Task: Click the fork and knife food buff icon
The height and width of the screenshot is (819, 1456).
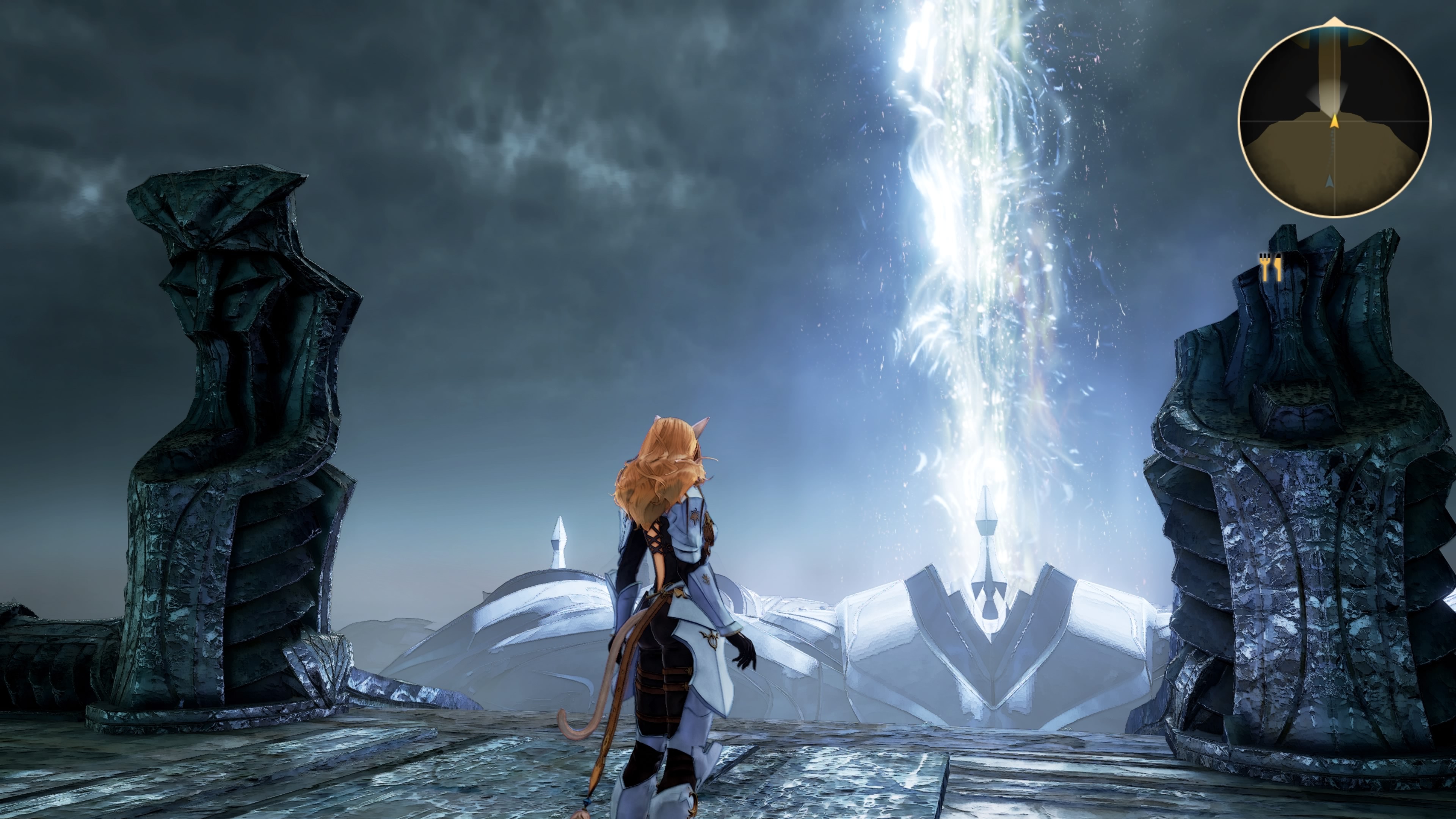Action: [1269, 267]
